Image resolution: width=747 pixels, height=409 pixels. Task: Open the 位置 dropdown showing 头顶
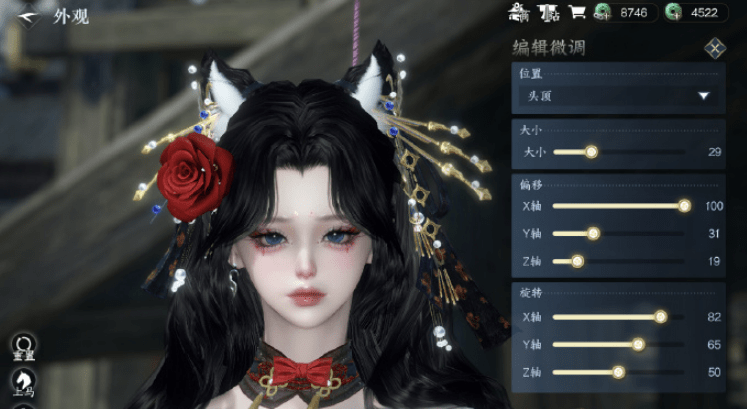[x=616, y=96]
